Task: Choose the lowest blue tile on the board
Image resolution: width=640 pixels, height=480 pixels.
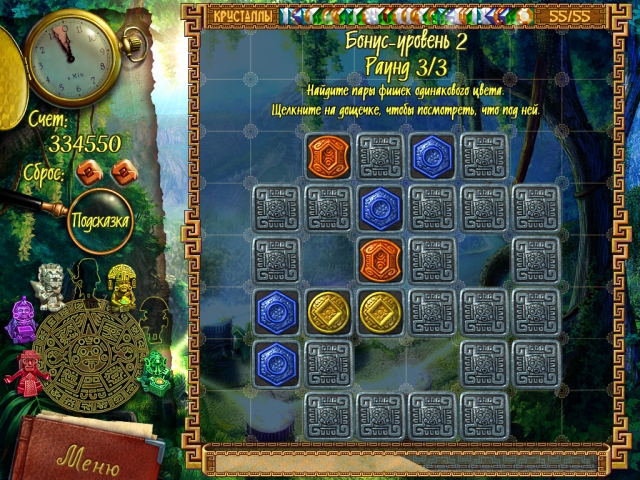Action: 276,362
